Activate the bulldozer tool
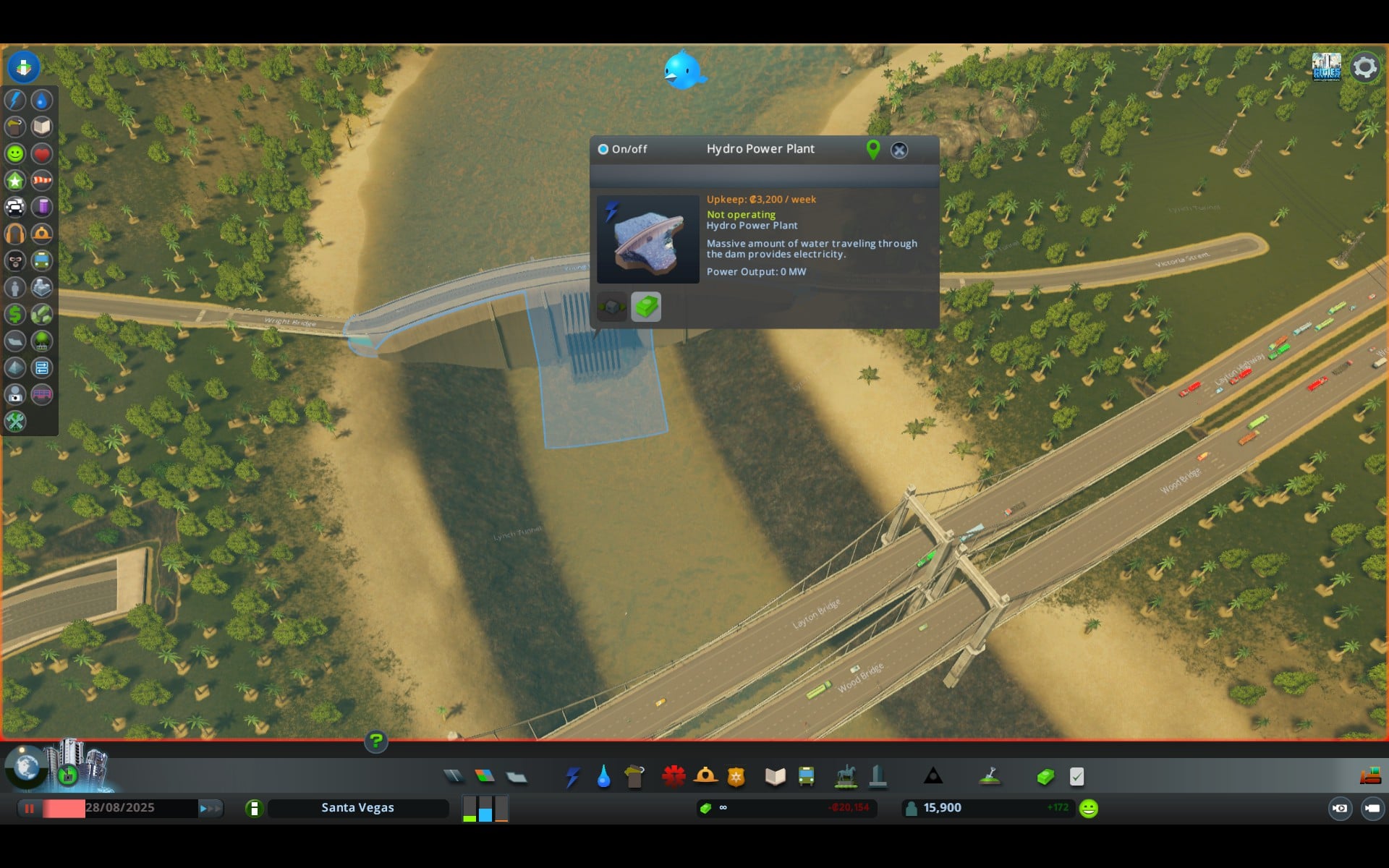Viewport: 1389px width, 868px height. click(1370, 776)
